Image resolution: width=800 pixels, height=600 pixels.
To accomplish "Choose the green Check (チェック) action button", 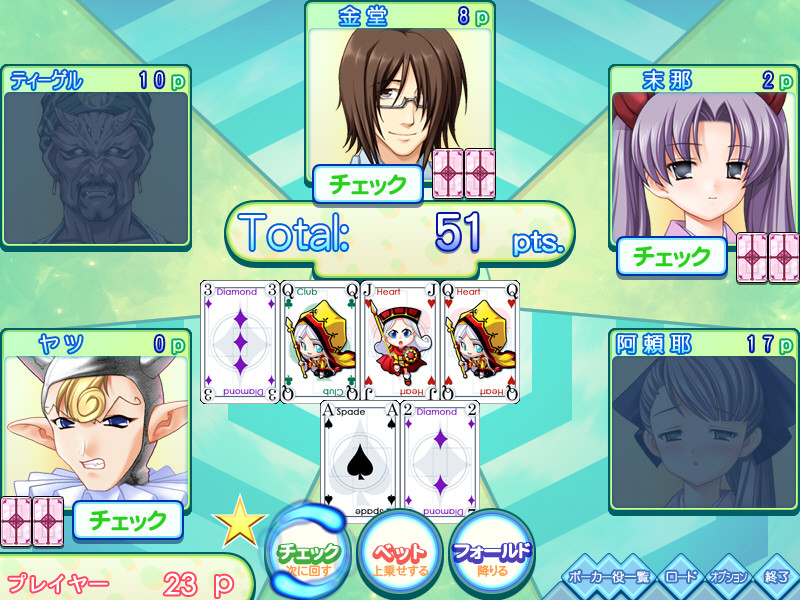I will [310, 552].
